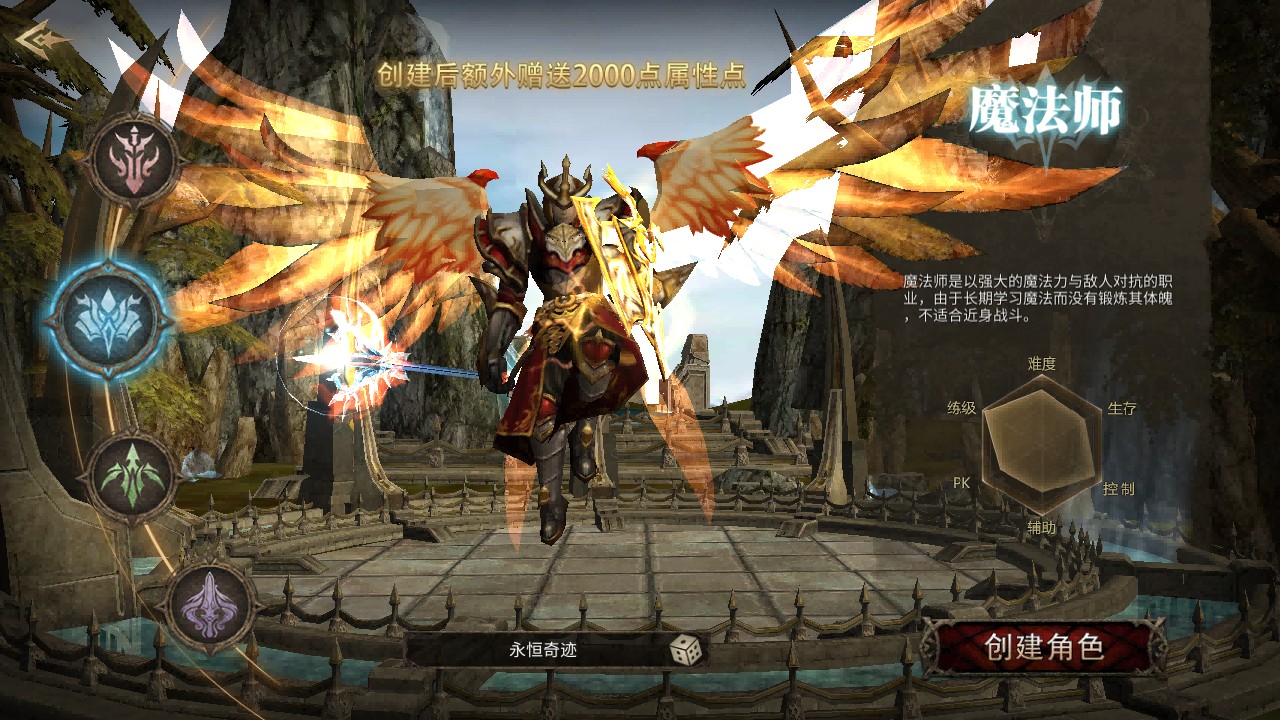Screen dimensions: 1280x720
Task: Roll a random name with the dice
Action: click(685, 650)
